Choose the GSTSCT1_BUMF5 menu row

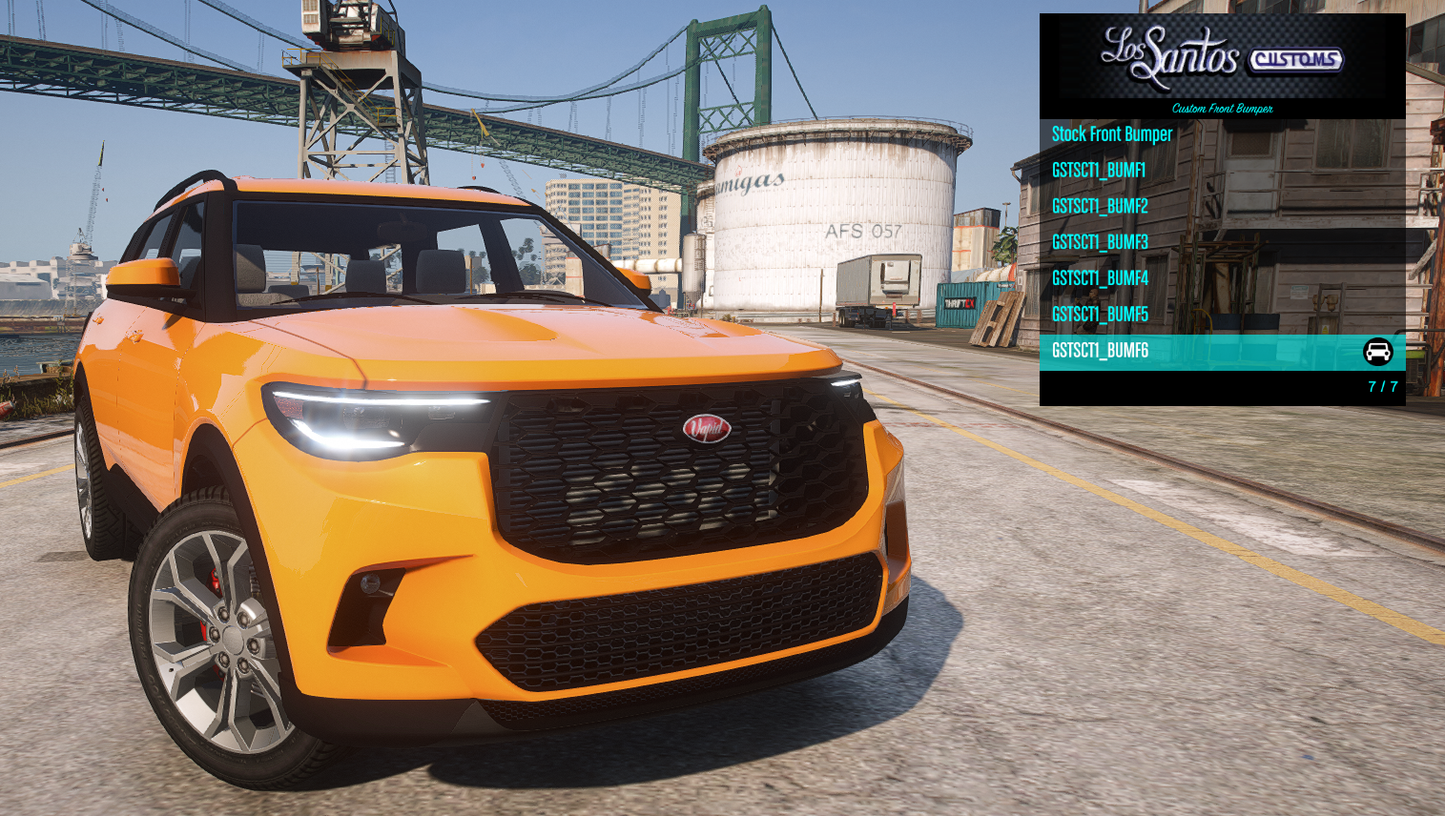(x=1100, y=315)
